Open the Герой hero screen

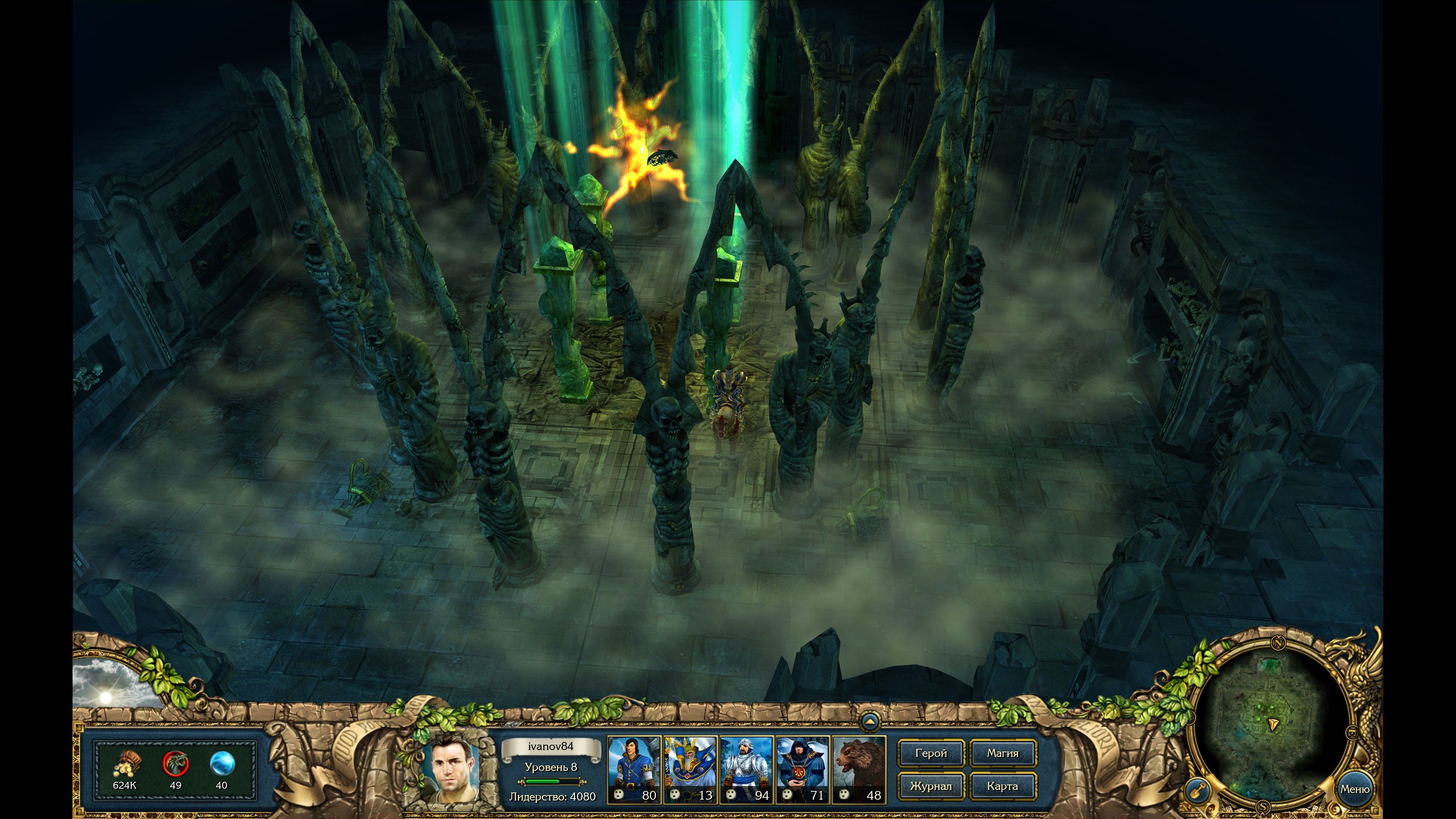[931, 753]
